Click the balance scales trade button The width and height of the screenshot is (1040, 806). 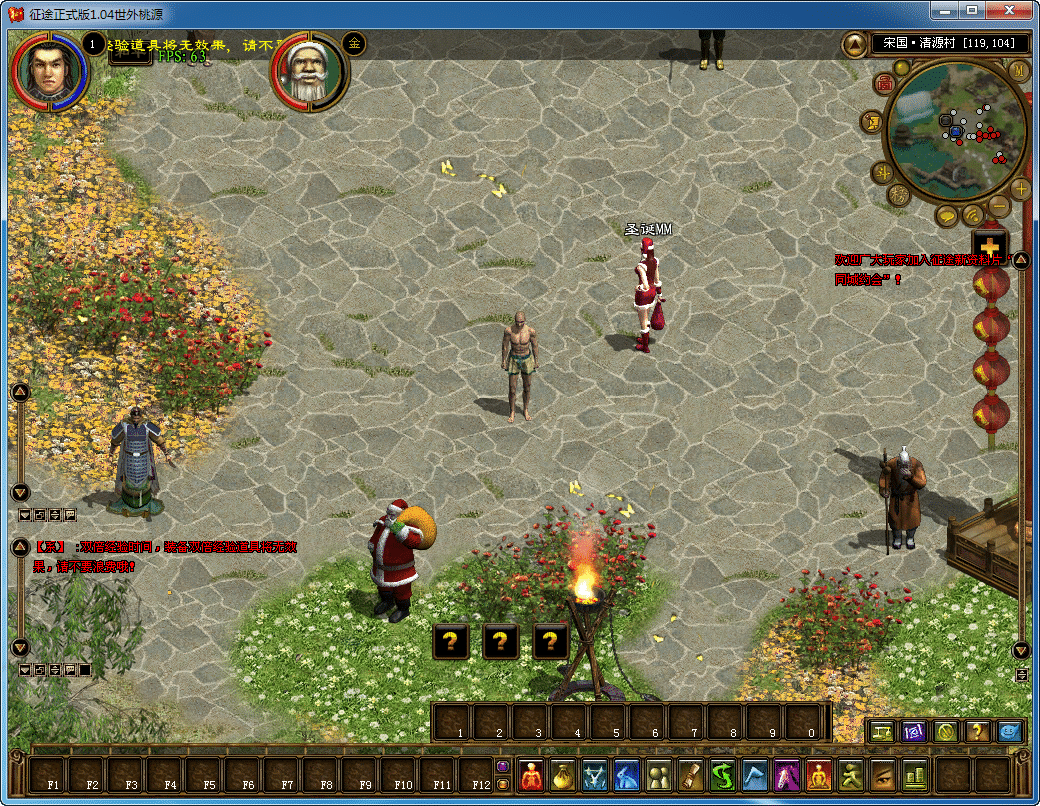882,731
